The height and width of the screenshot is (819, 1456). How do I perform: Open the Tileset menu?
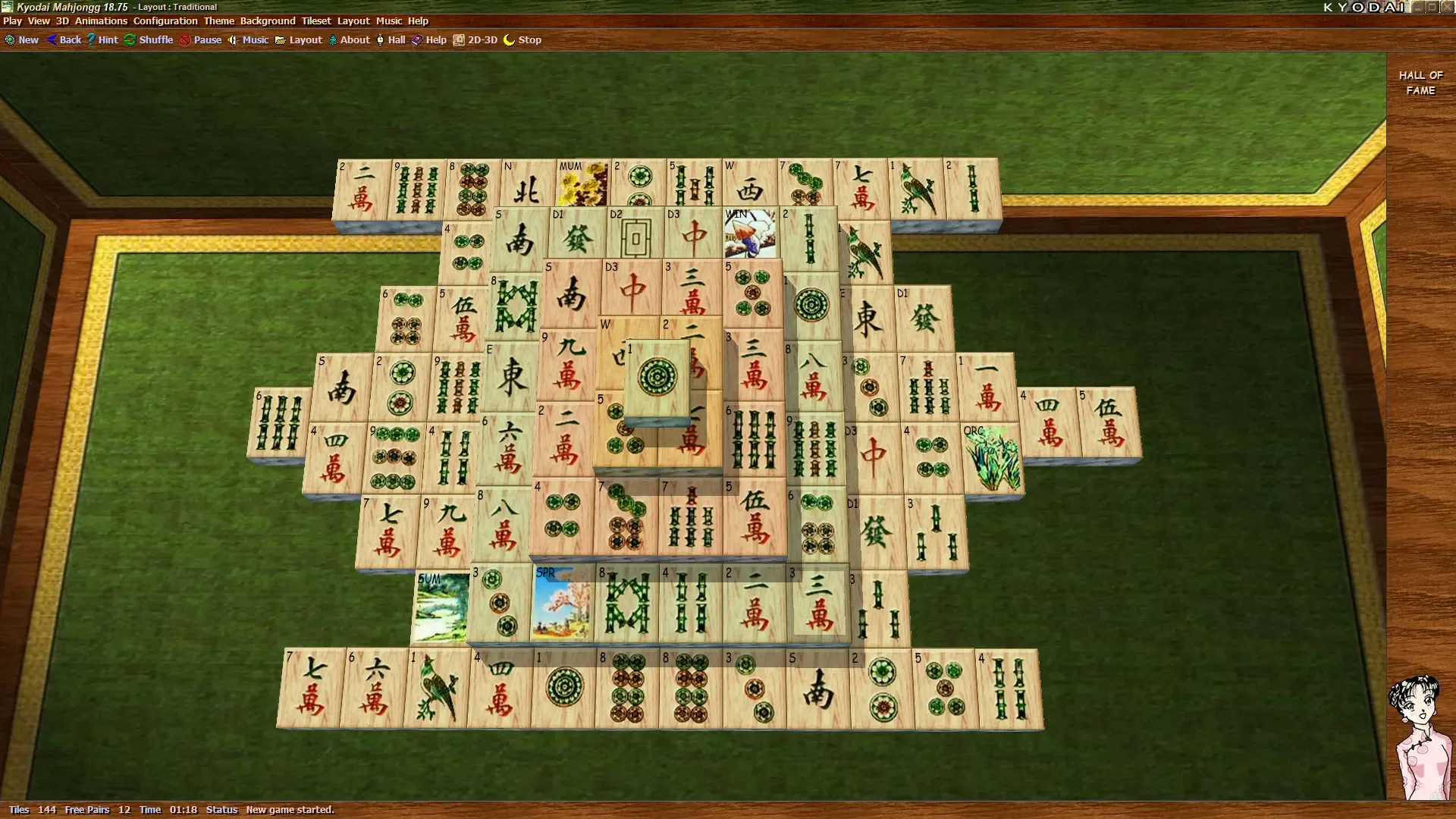pos(316,20)
